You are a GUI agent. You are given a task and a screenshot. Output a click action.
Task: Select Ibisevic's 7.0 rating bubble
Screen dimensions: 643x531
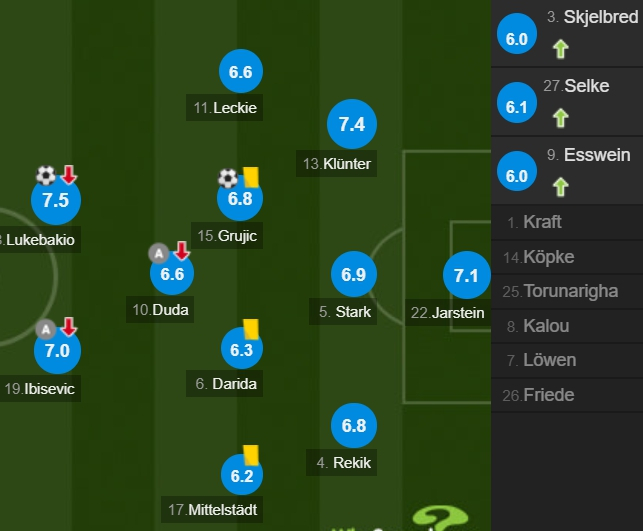57,350
